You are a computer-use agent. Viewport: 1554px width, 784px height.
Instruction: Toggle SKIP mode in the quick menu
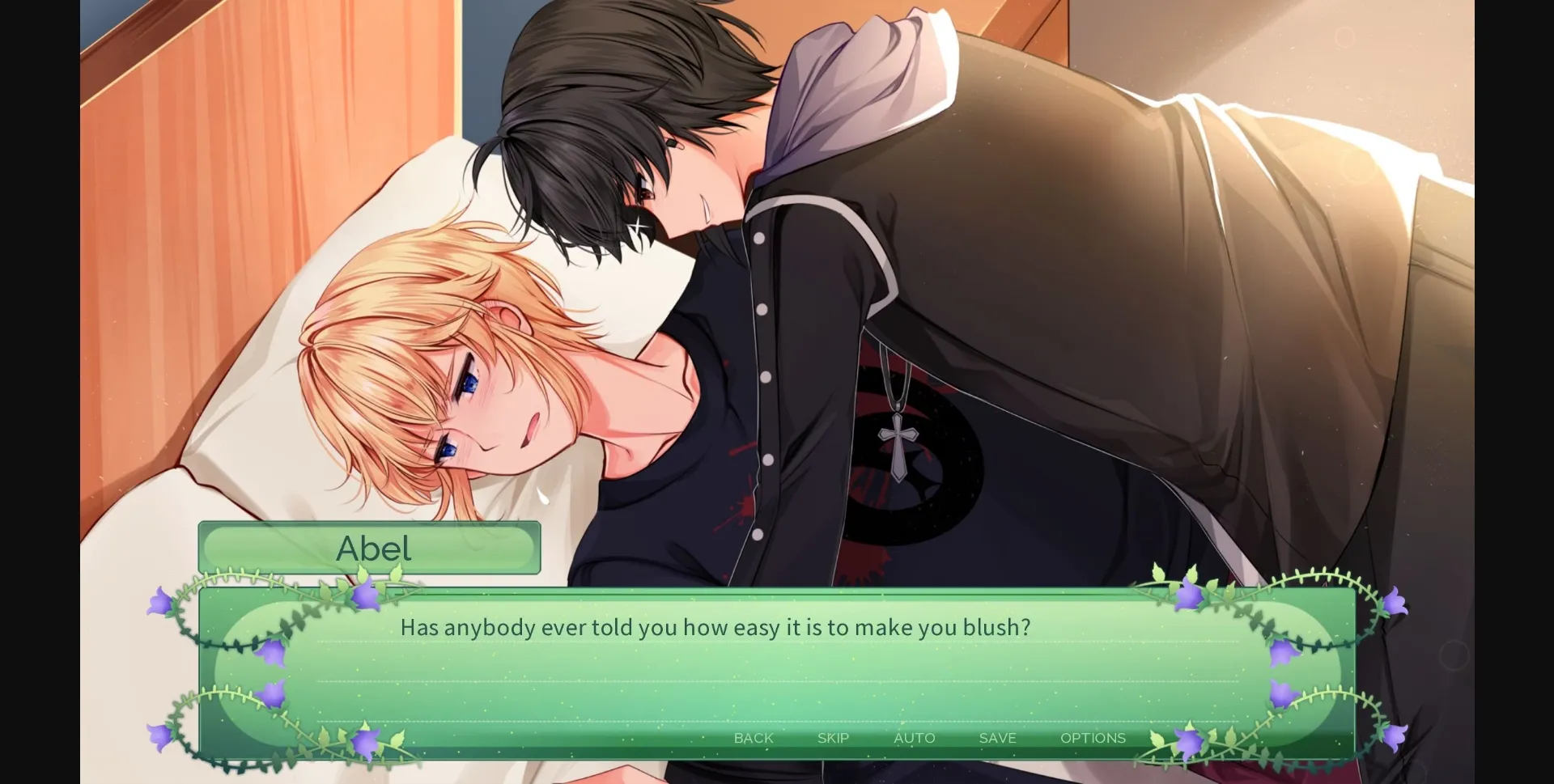[x=833, y=738]
